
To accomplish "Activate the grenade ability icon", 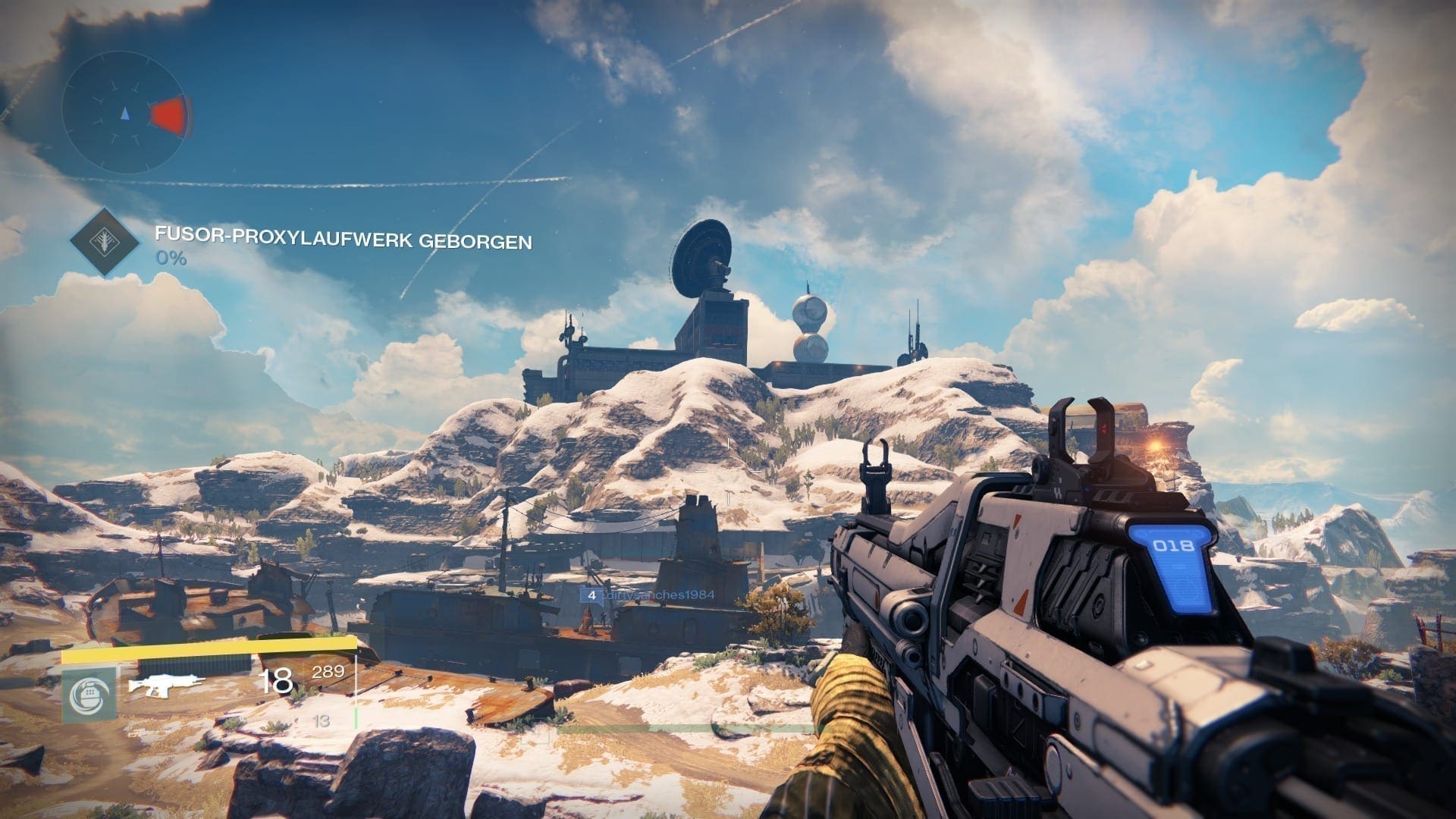I will coord(89,694).
